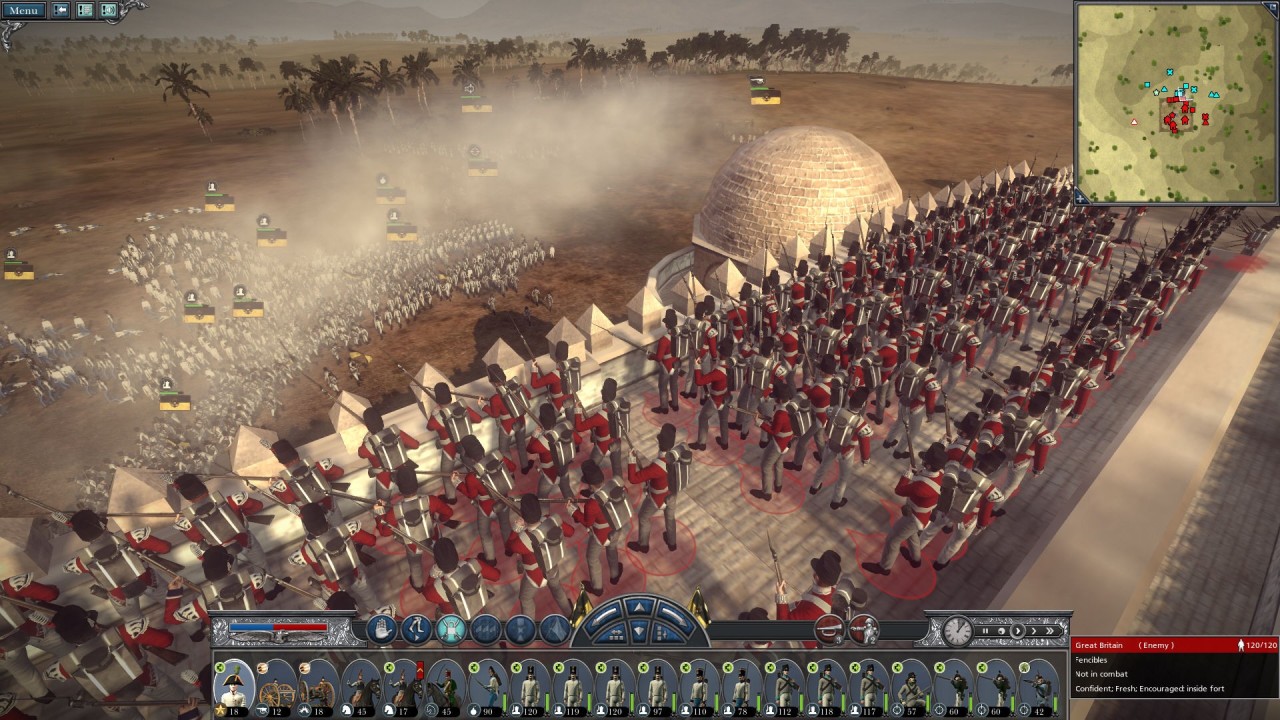Toggle the highlighted melee mode button
Image resolution: width=1280 pixels, height=720 pixels.
(x=451, y=629)
